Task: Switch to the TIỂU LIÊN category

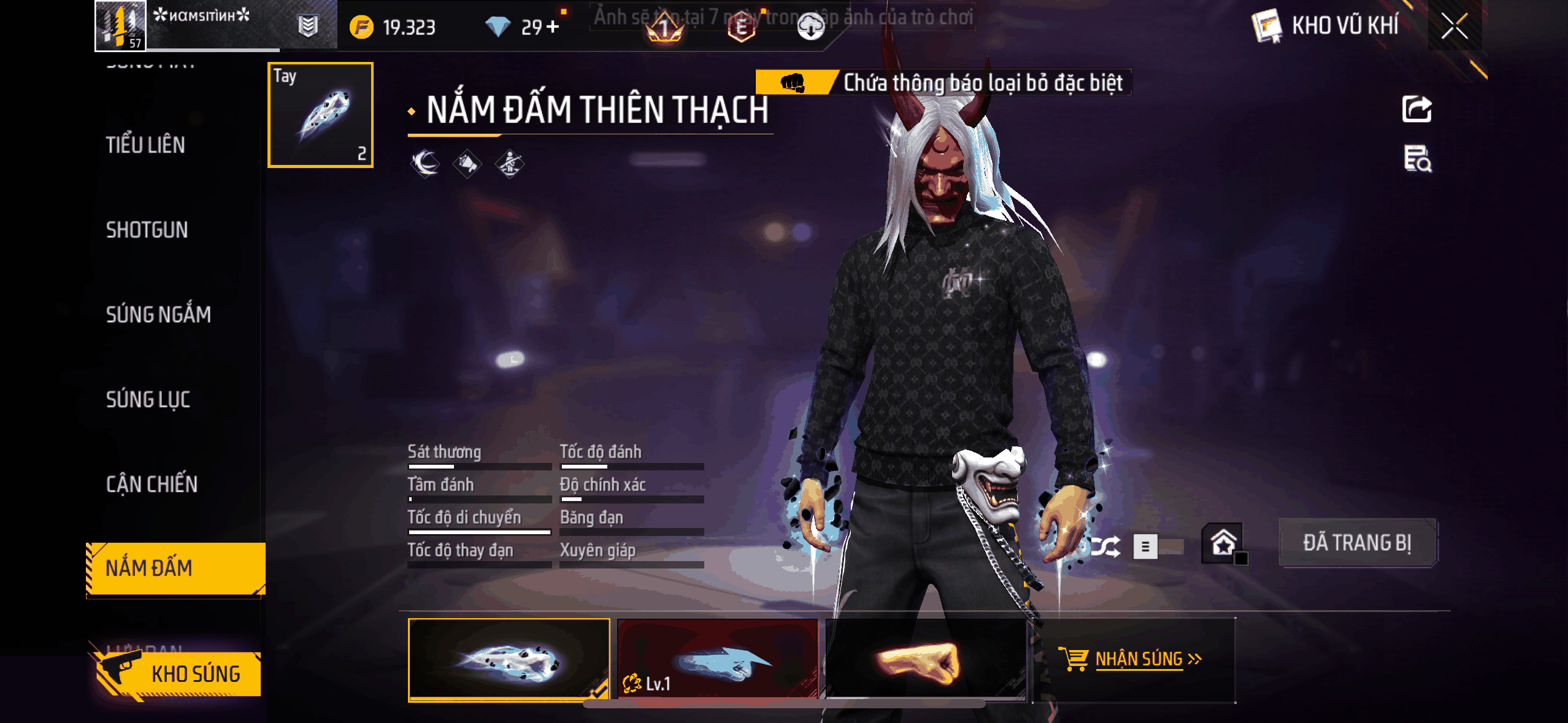Action: point(145,145)
